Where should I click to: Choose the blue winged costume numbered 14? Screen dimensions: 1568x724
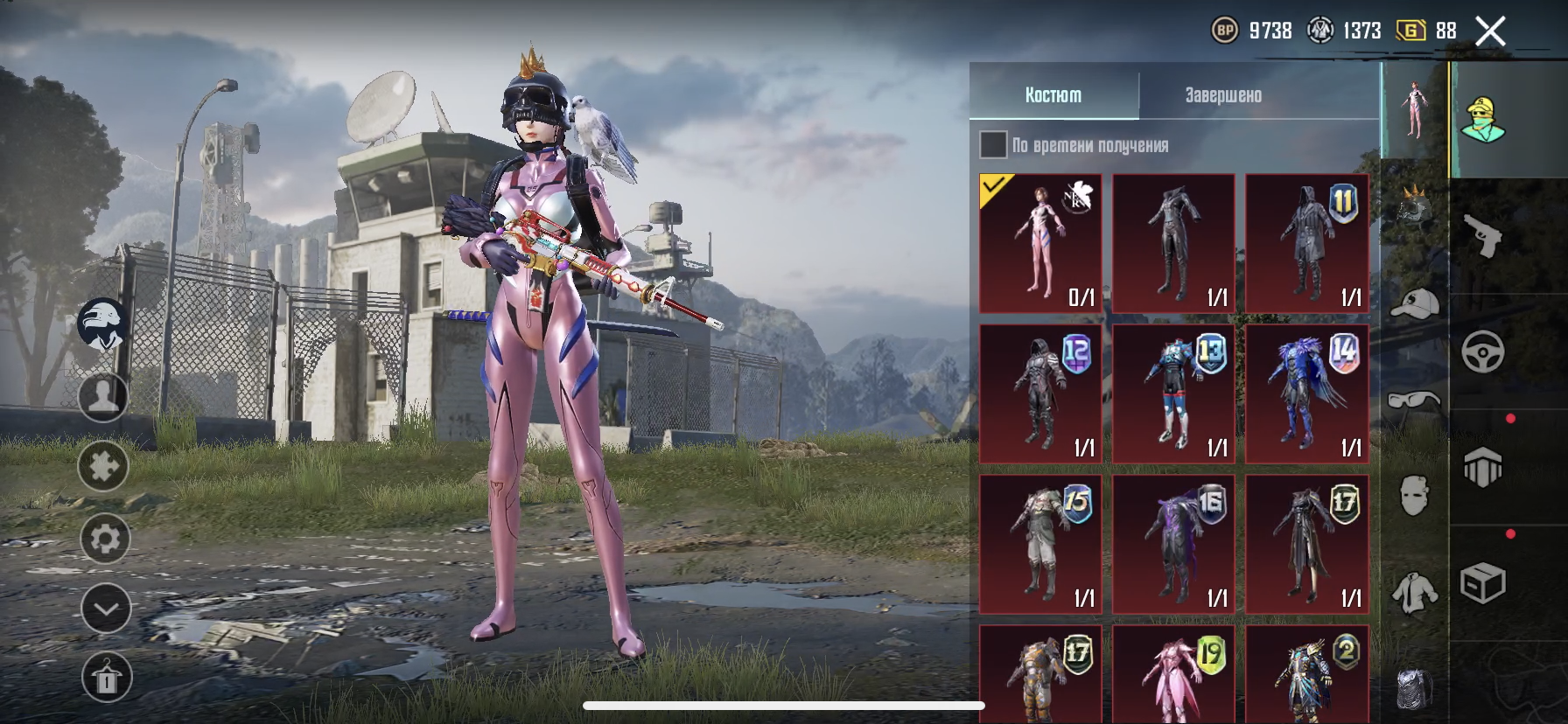point(1306,393)
